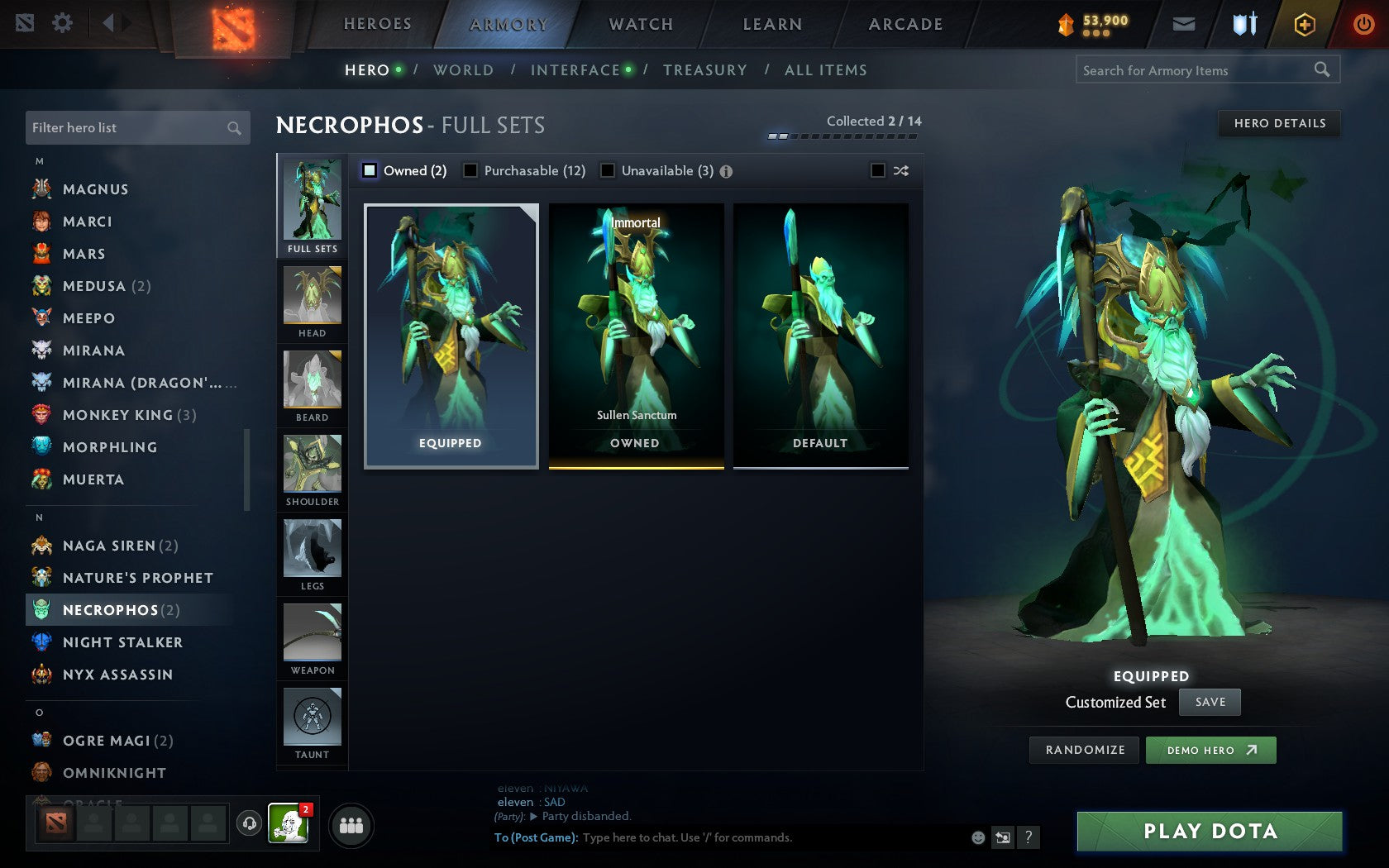Click the Hero Details button
1389x868 pixels.
click(1278, 123)
